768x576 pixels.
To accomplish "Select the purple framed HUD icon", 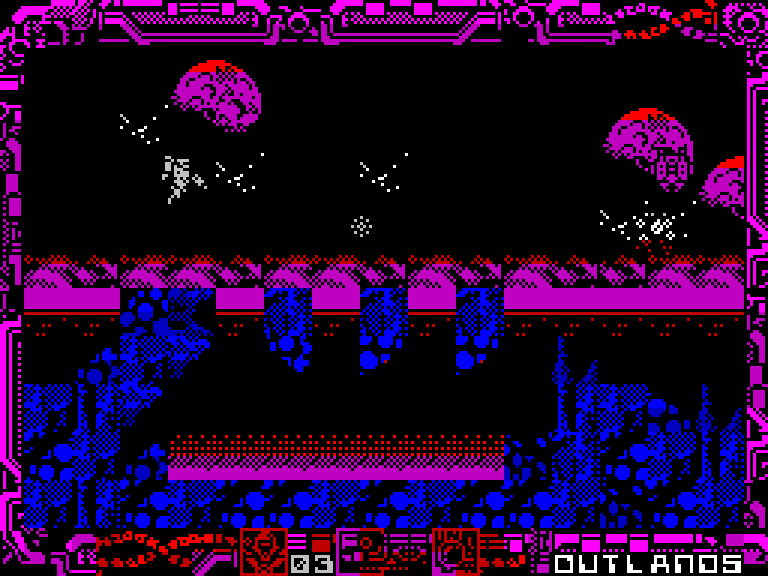I will pyautogui.click(x=360, y=551).
